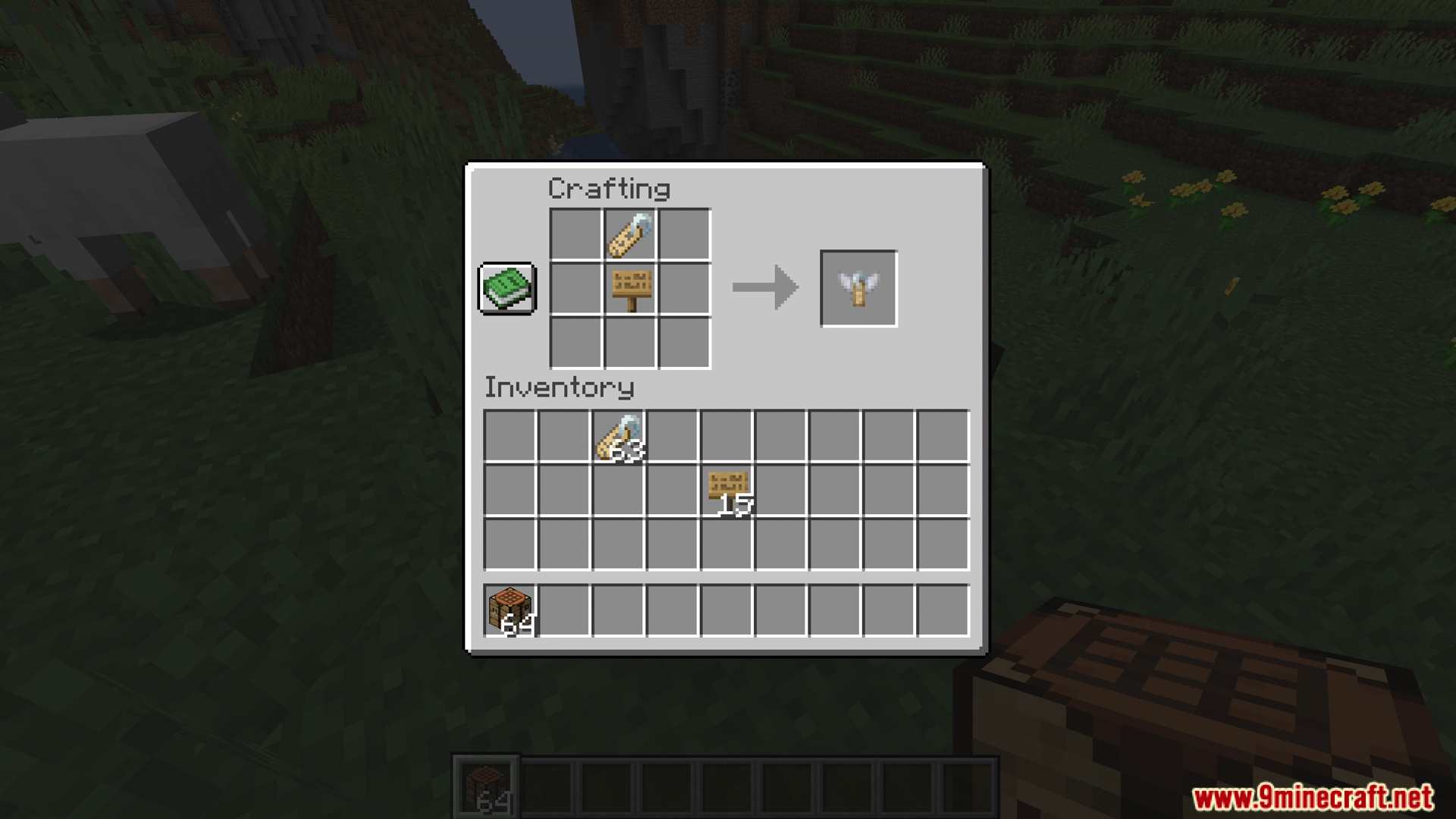Open the green recipe book
The width and height of the screenshot is (1456, 819).
click(507, 288)
